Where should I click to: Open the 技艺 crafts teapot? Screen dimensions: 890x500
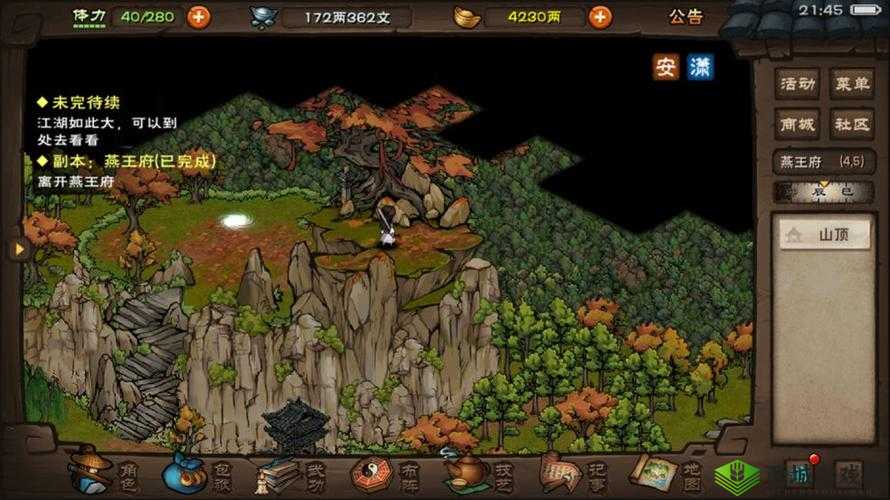pos(476,472)
